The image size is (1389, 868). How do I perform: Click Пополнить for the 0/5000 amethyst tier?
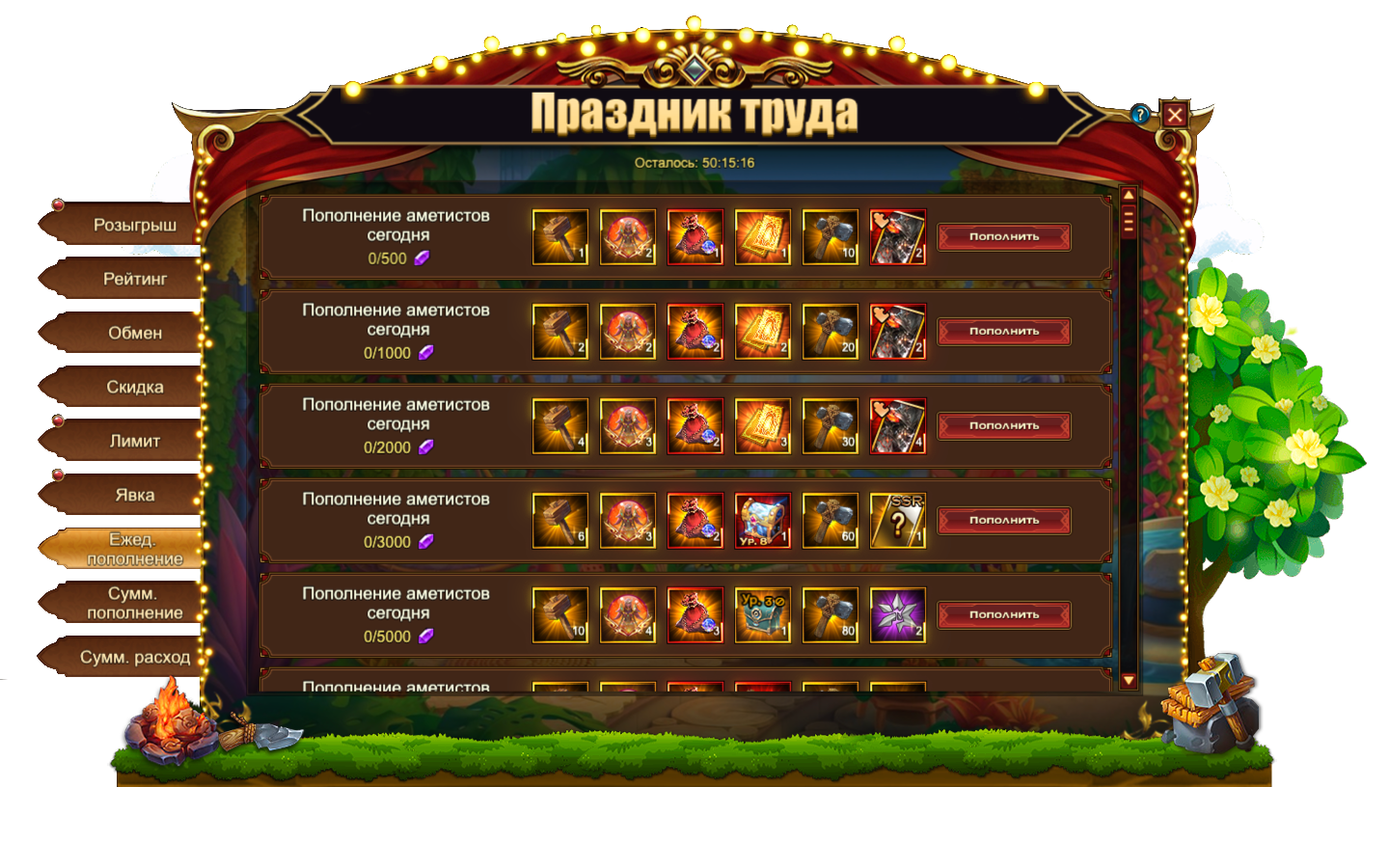(1003, 615)
